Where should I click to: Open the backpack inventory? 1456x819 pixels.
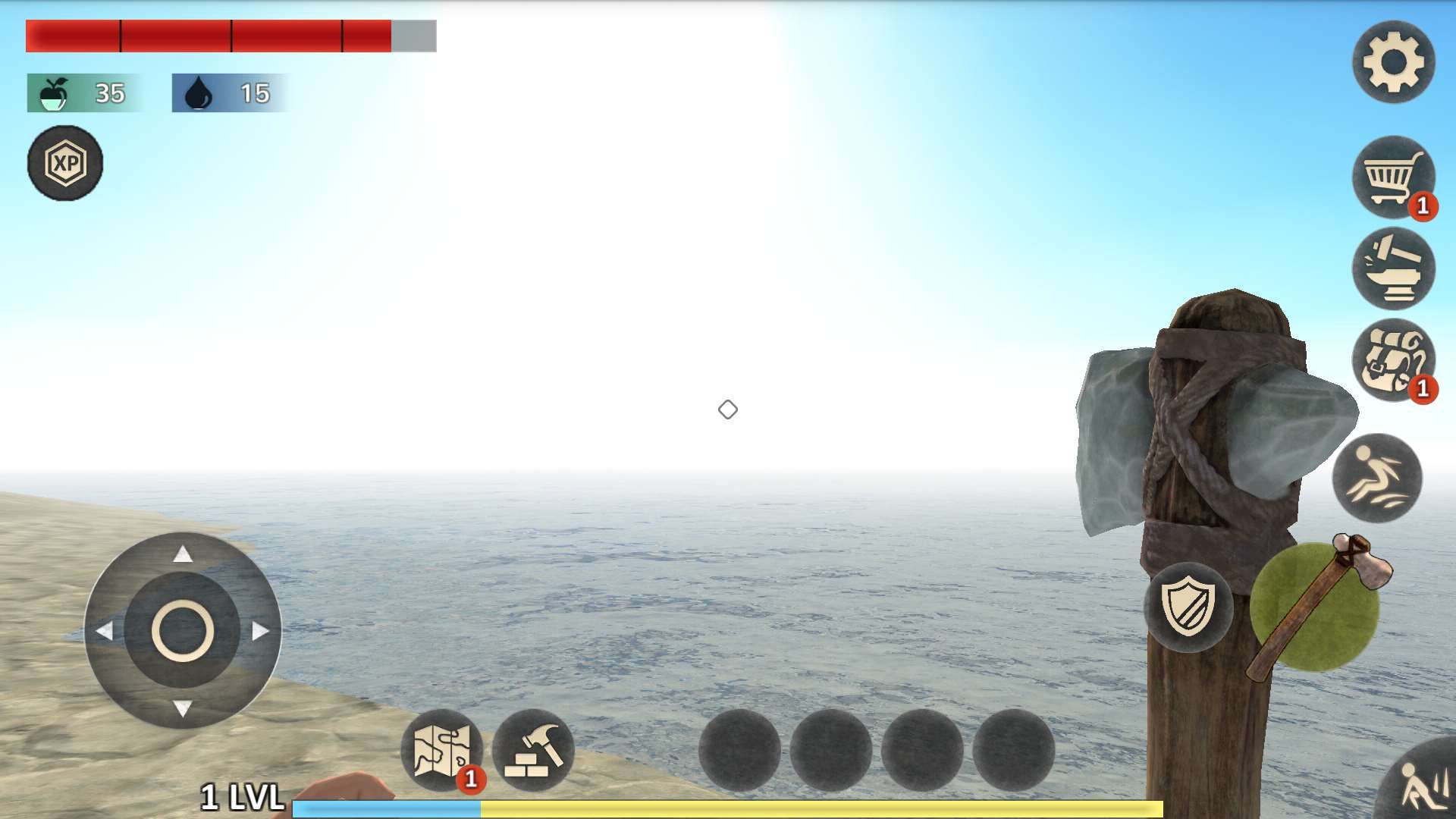(1393, 360)
